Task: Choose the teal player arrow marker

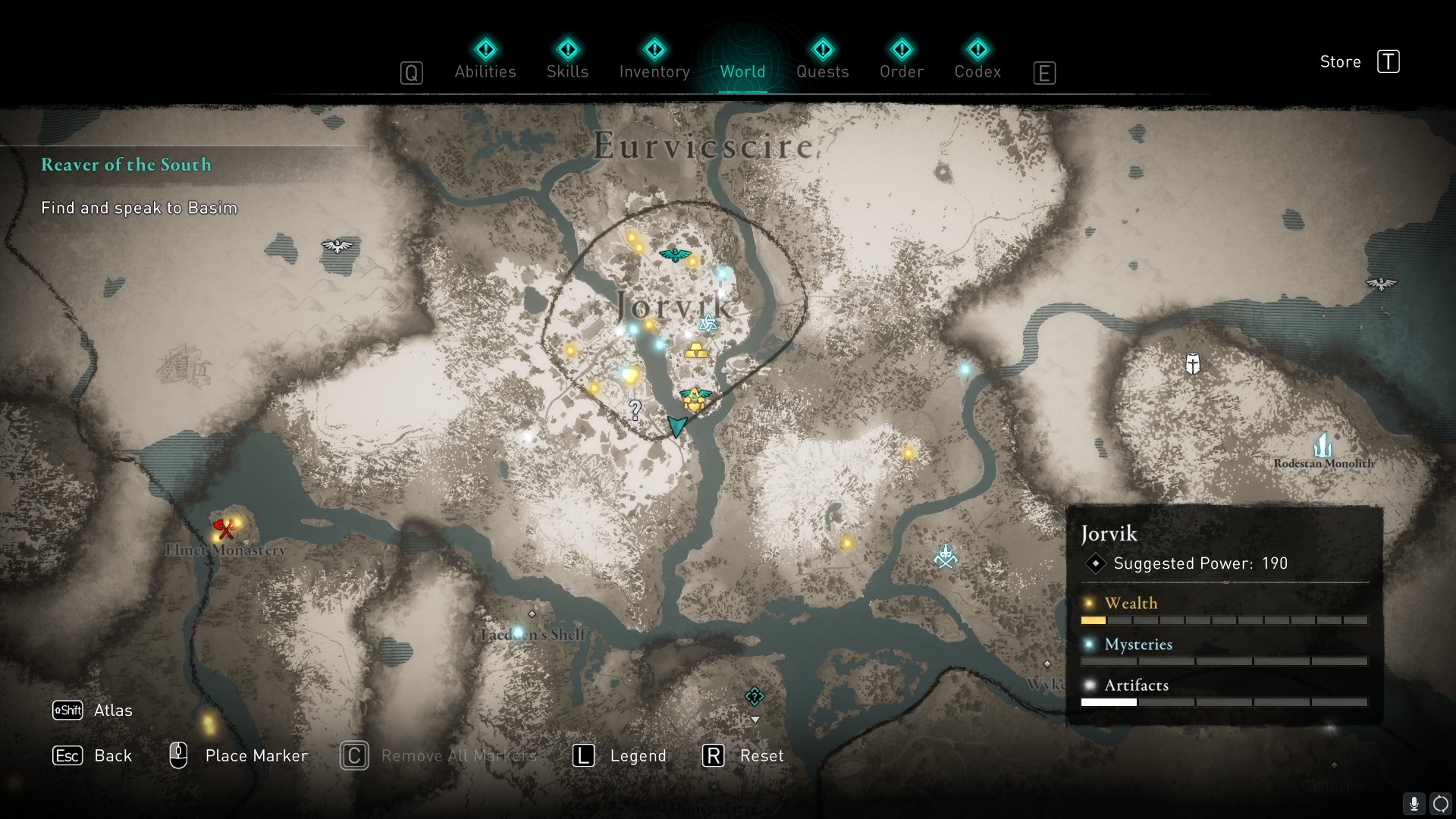Action: pyautogui.click(x=676, y=425)
